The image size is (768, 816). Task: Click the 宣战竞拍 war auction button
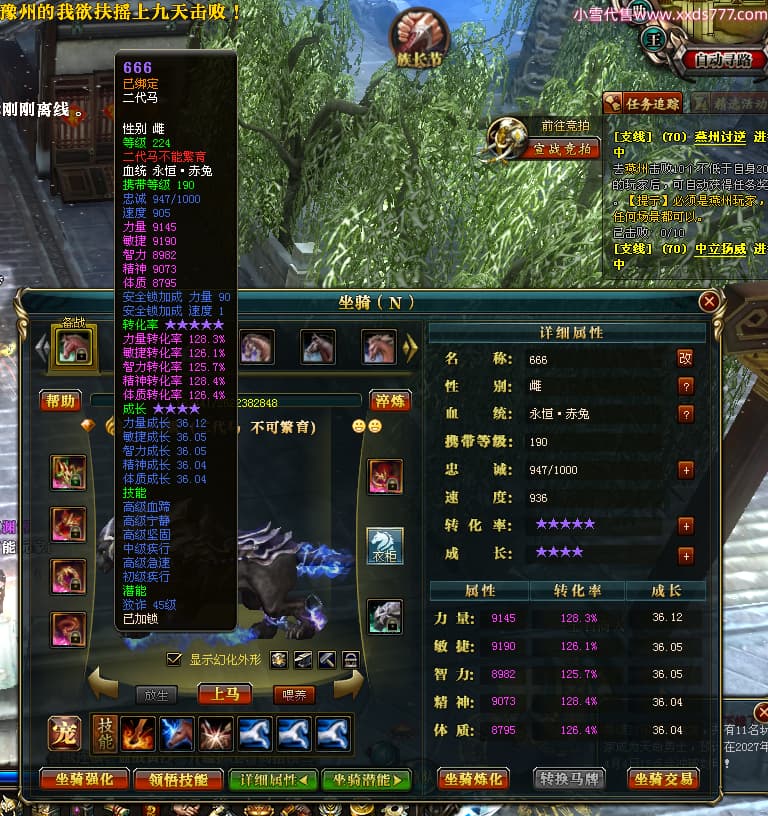coord(563,149)
